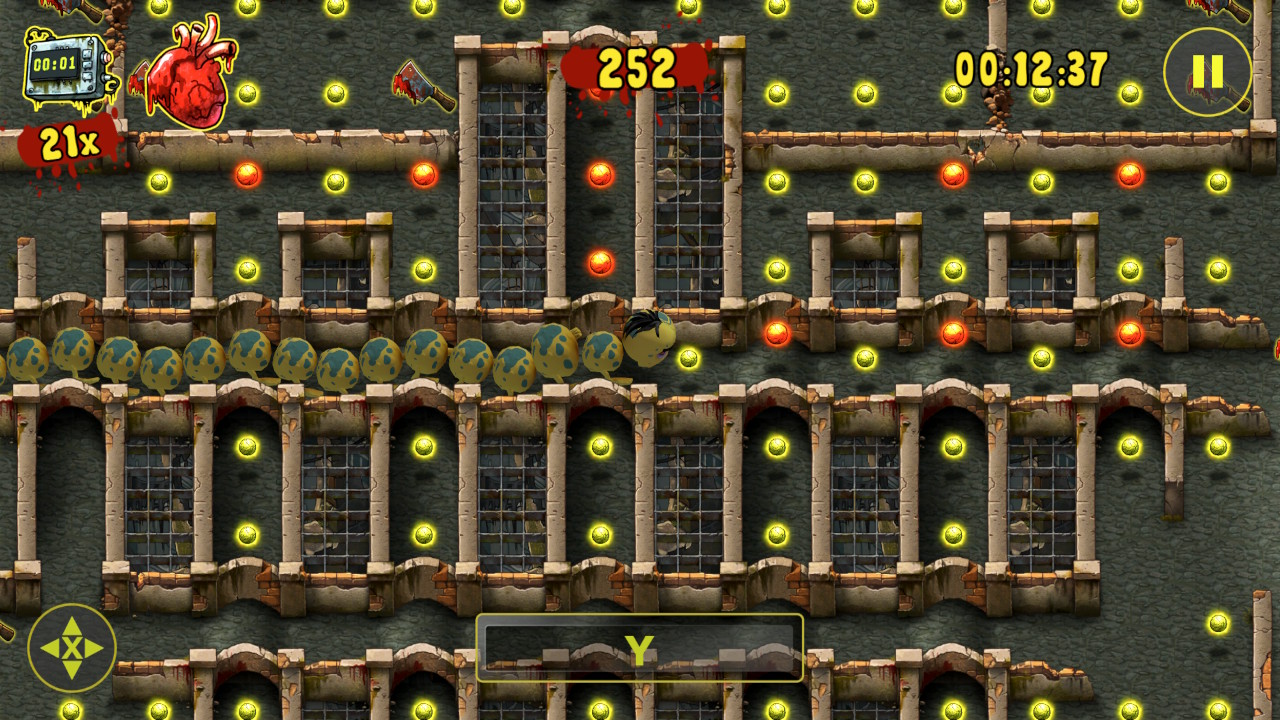Click the level timer showing 00:12:37

pyautogui.click(x=1030, y=64)
